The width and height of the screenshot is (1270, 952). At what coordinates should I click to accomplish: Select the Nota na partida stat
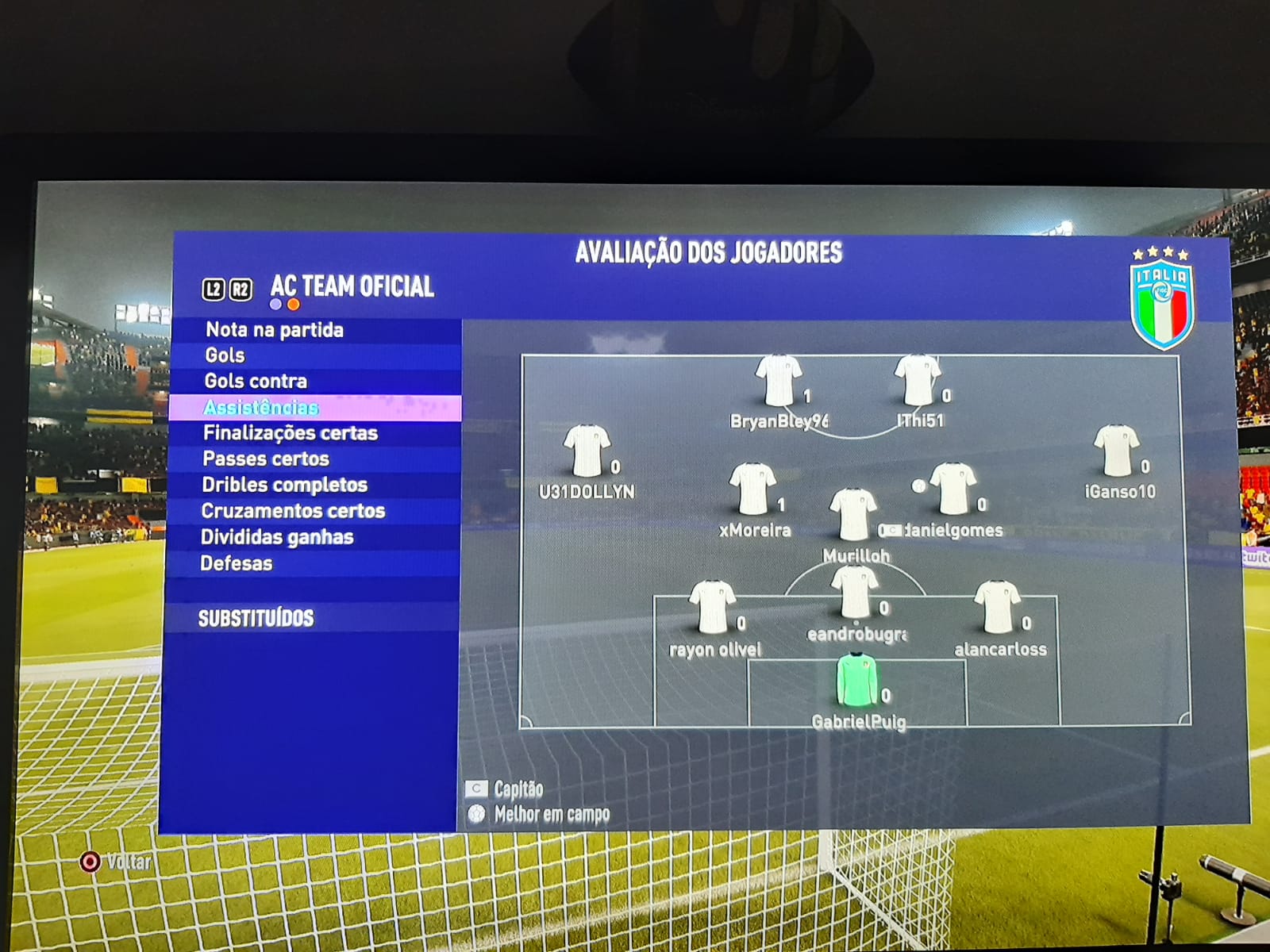click(x=275, y=330)
